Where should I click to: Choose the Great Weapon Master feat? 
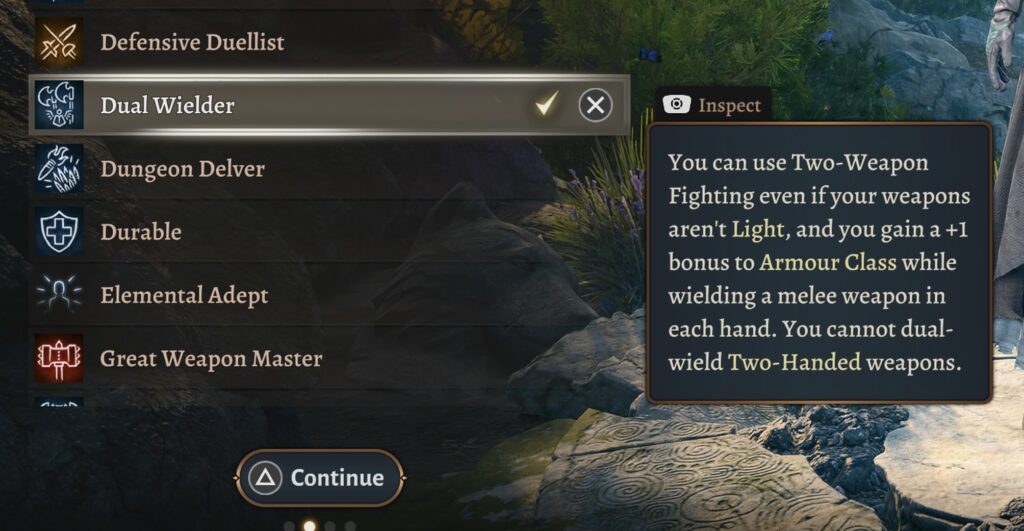pyautogui.click(x=210, y=359)
